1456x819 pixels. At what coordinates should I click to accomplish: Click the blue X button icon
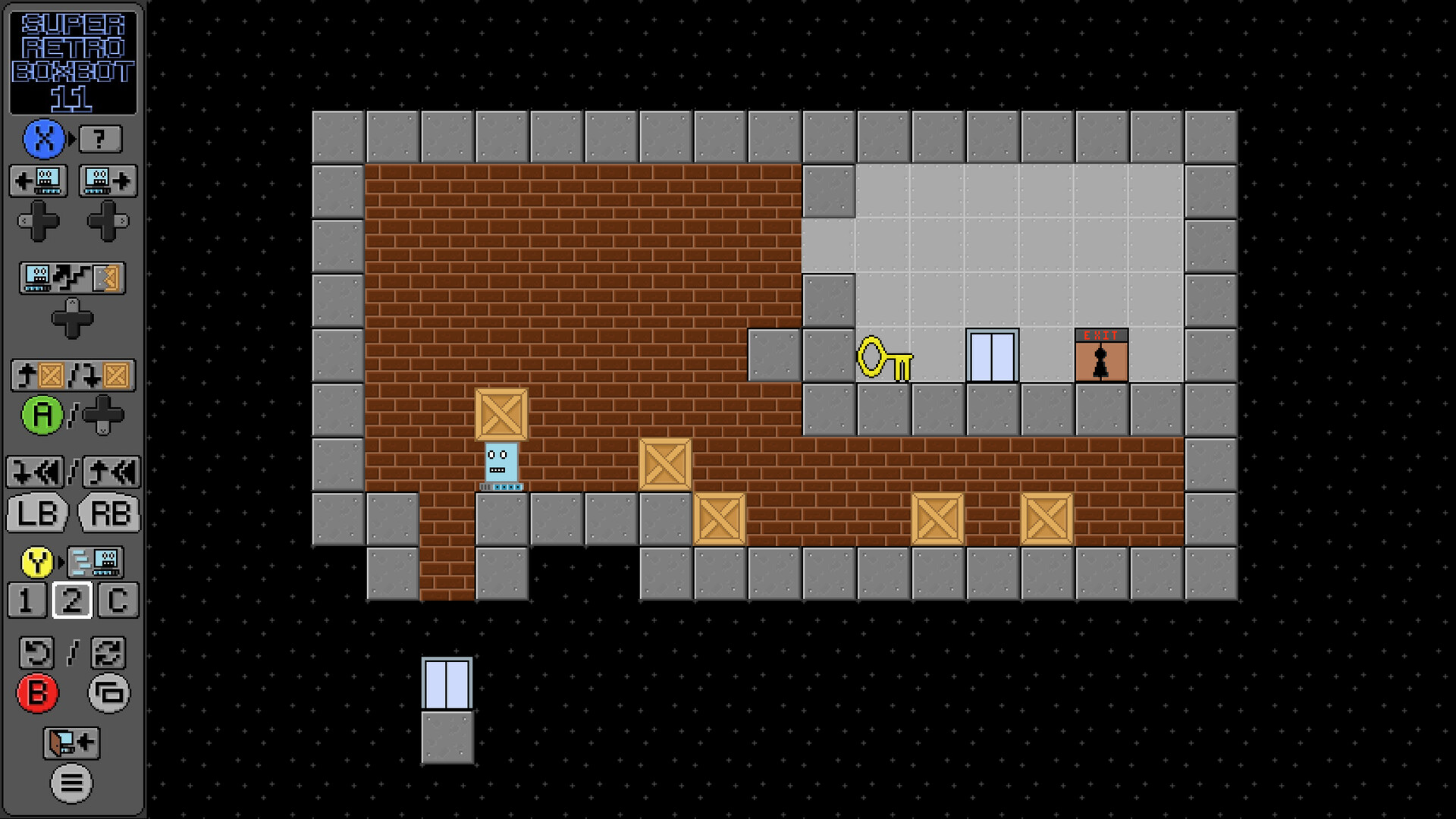(x=44, y=137)
